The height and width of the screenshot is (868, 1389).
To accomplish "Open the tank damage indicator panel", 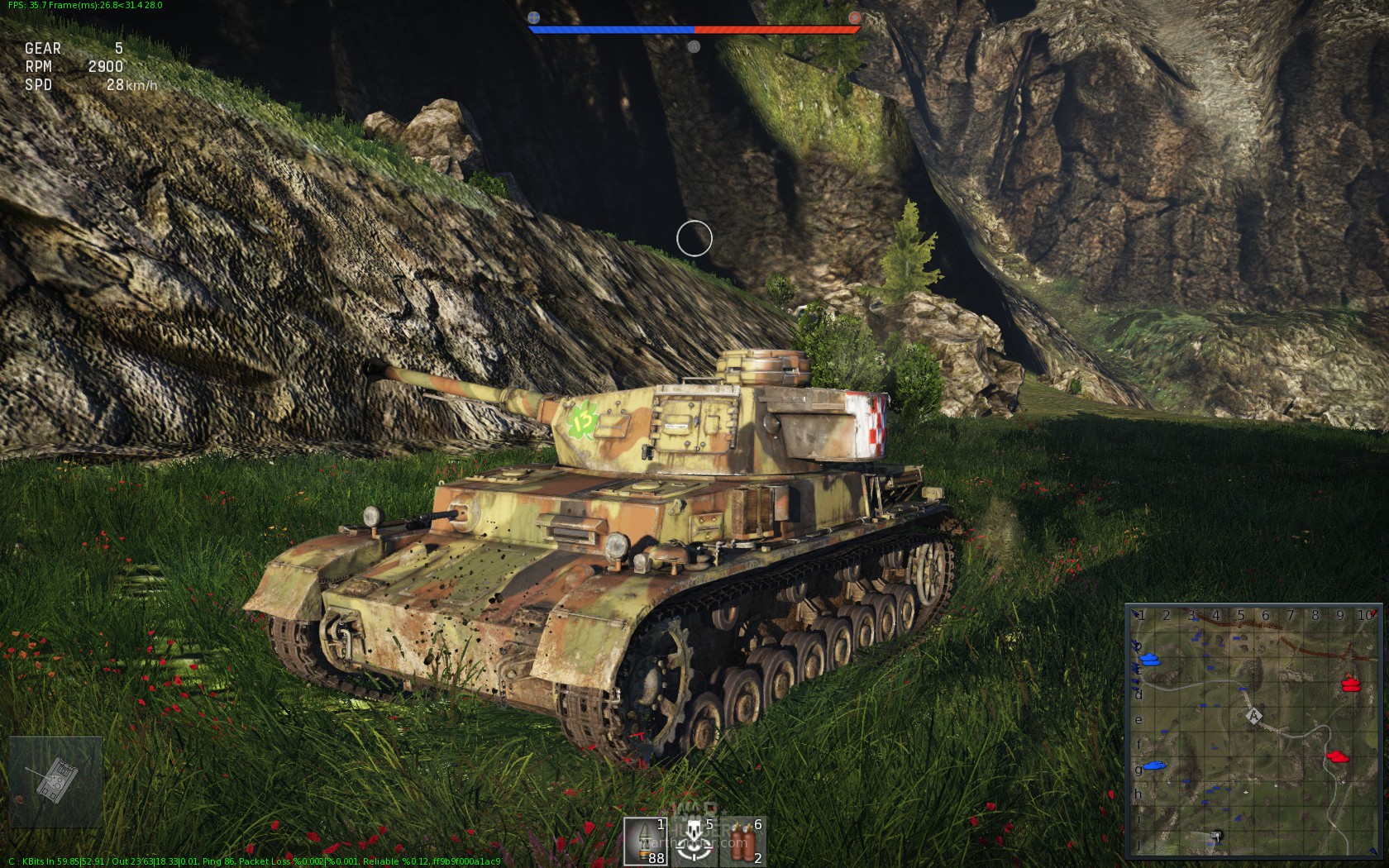I will (x=56, y=781).
